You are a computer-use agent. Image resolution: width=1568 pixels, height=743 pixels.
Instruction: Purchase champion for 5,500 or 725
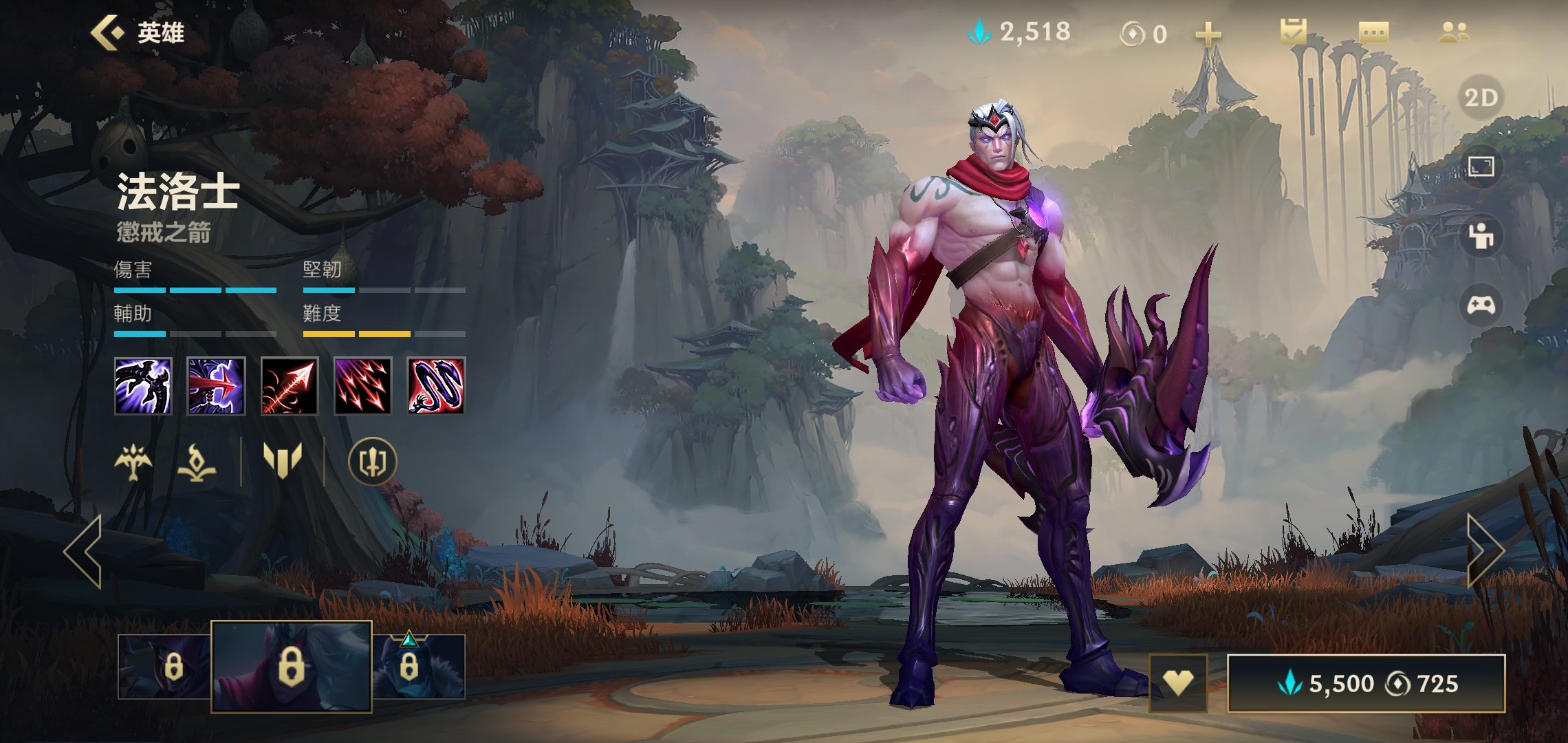[1366, 683]
